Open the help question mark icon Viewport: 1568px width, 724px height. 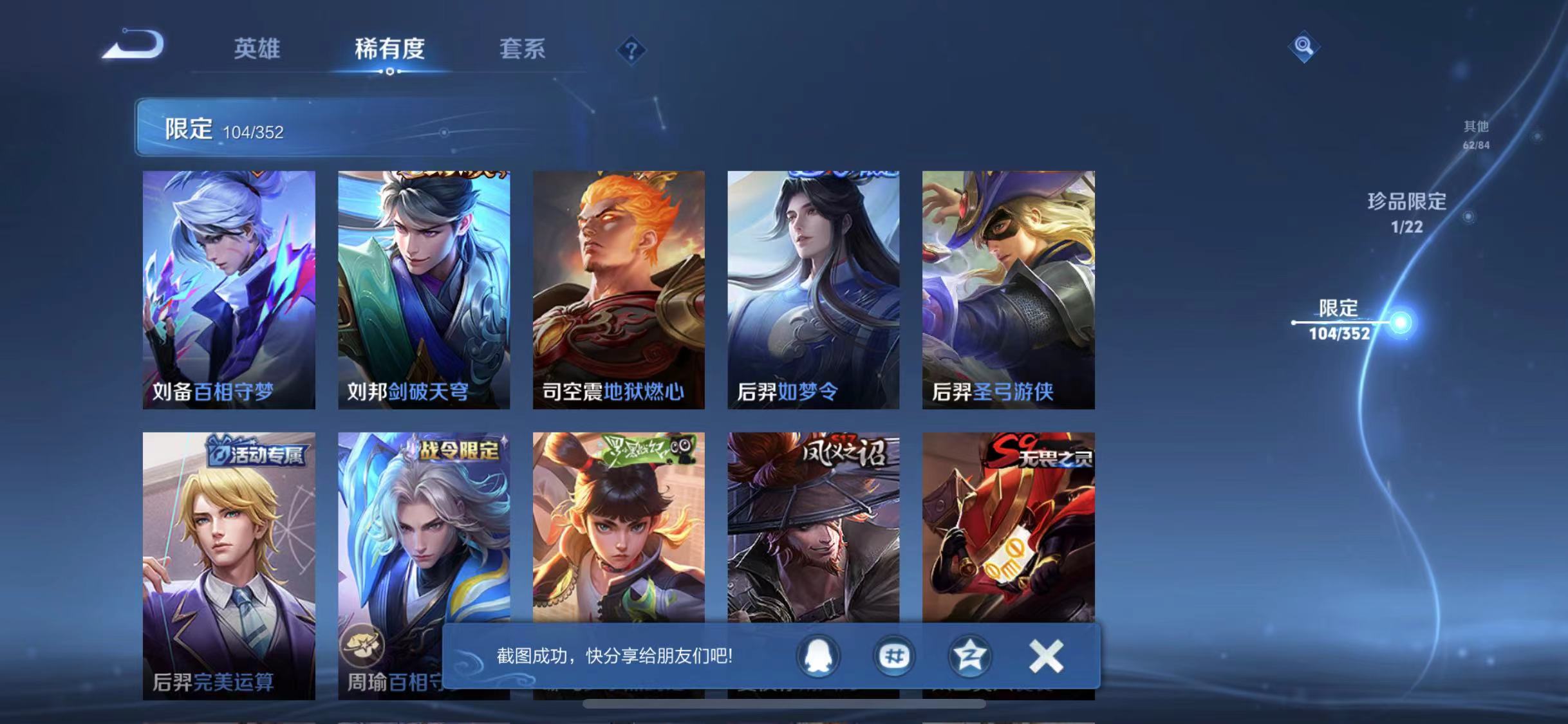point(632,50)
